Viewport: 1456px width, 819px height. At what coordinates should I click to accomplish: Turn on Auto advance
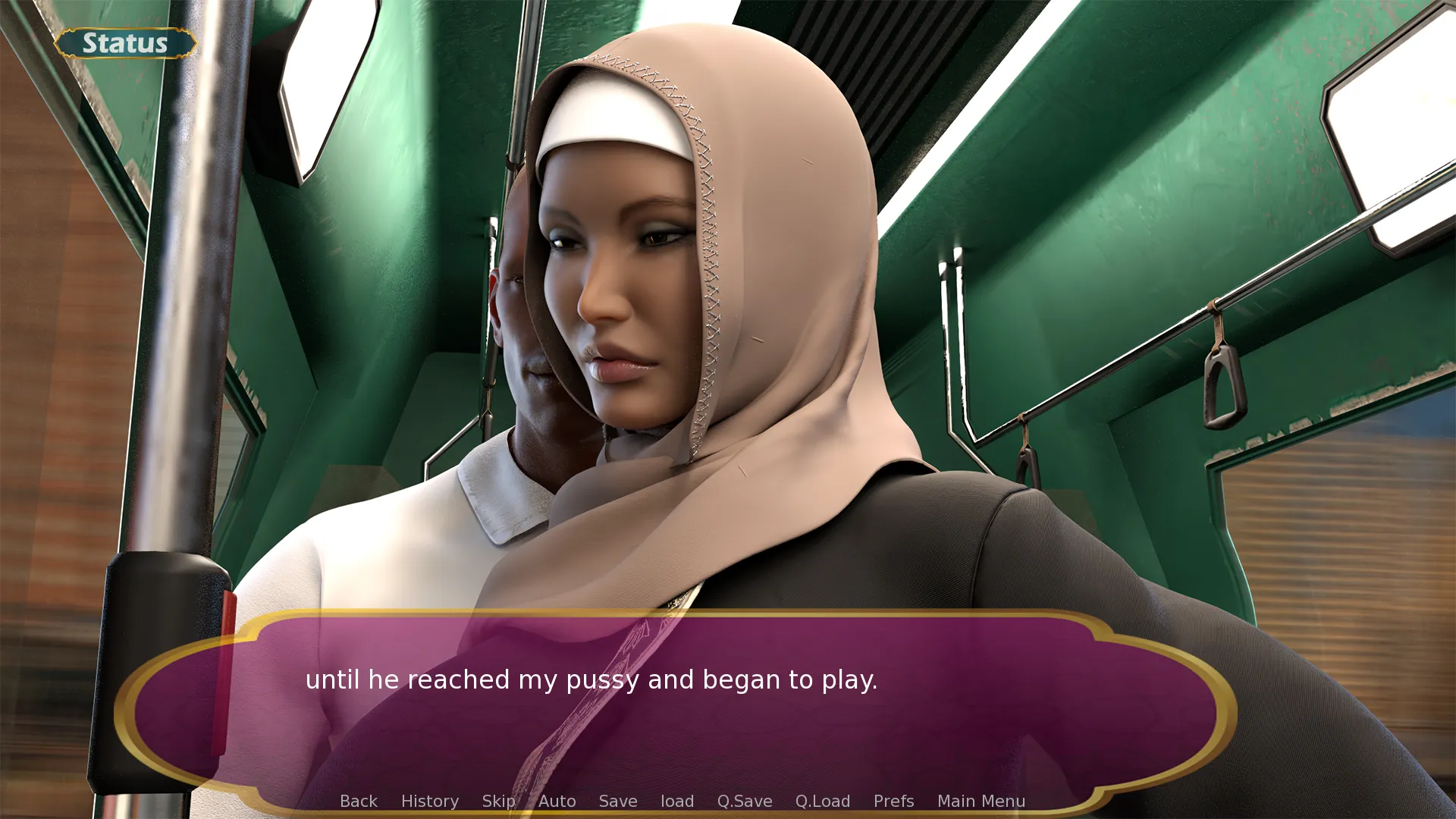tap(557, 801)
